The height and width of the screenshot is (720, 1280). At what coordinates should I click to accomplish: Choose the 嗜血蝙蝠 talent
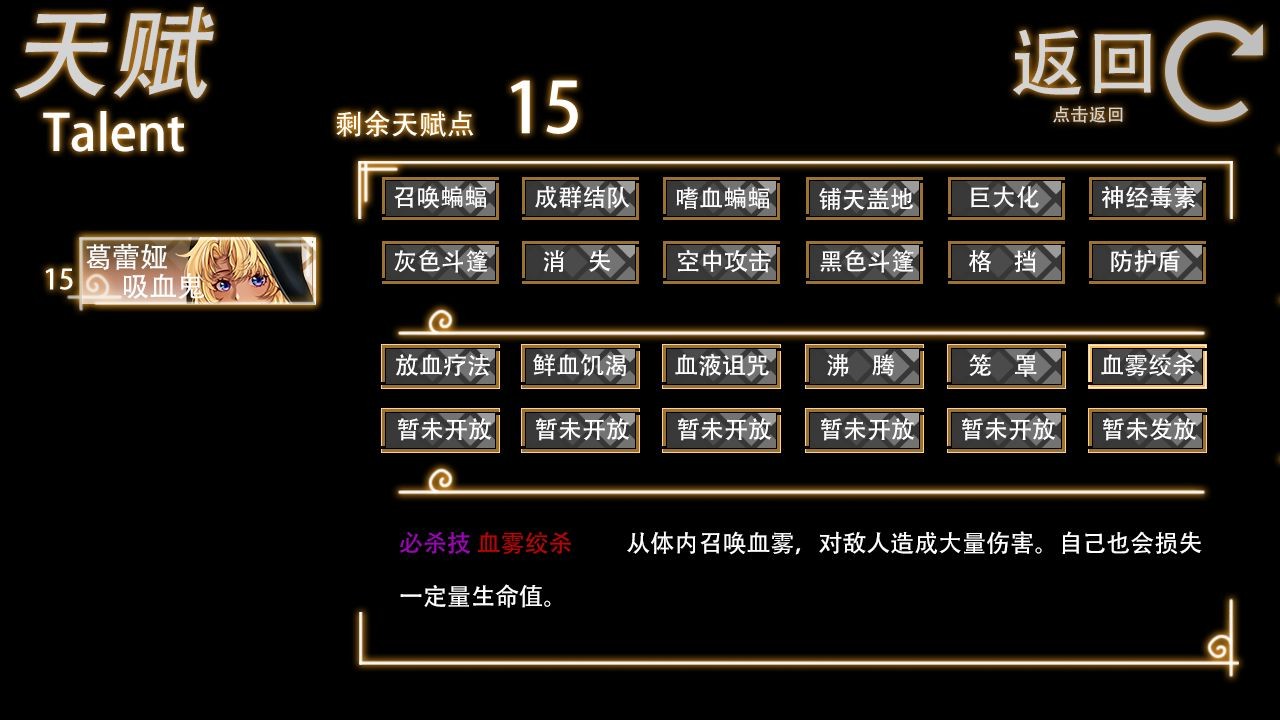721,199
